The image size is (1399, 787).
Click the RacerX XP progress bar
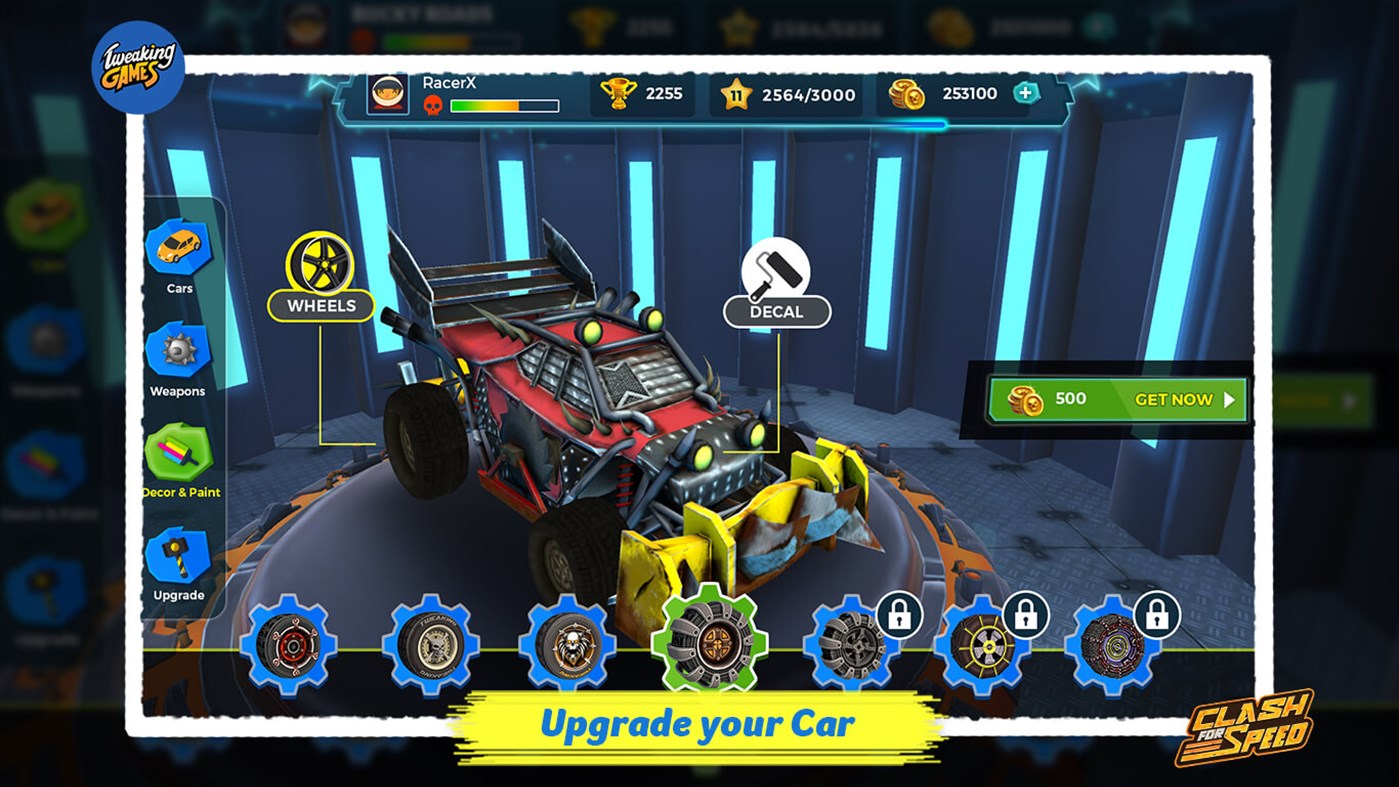[x=505, y=105]
